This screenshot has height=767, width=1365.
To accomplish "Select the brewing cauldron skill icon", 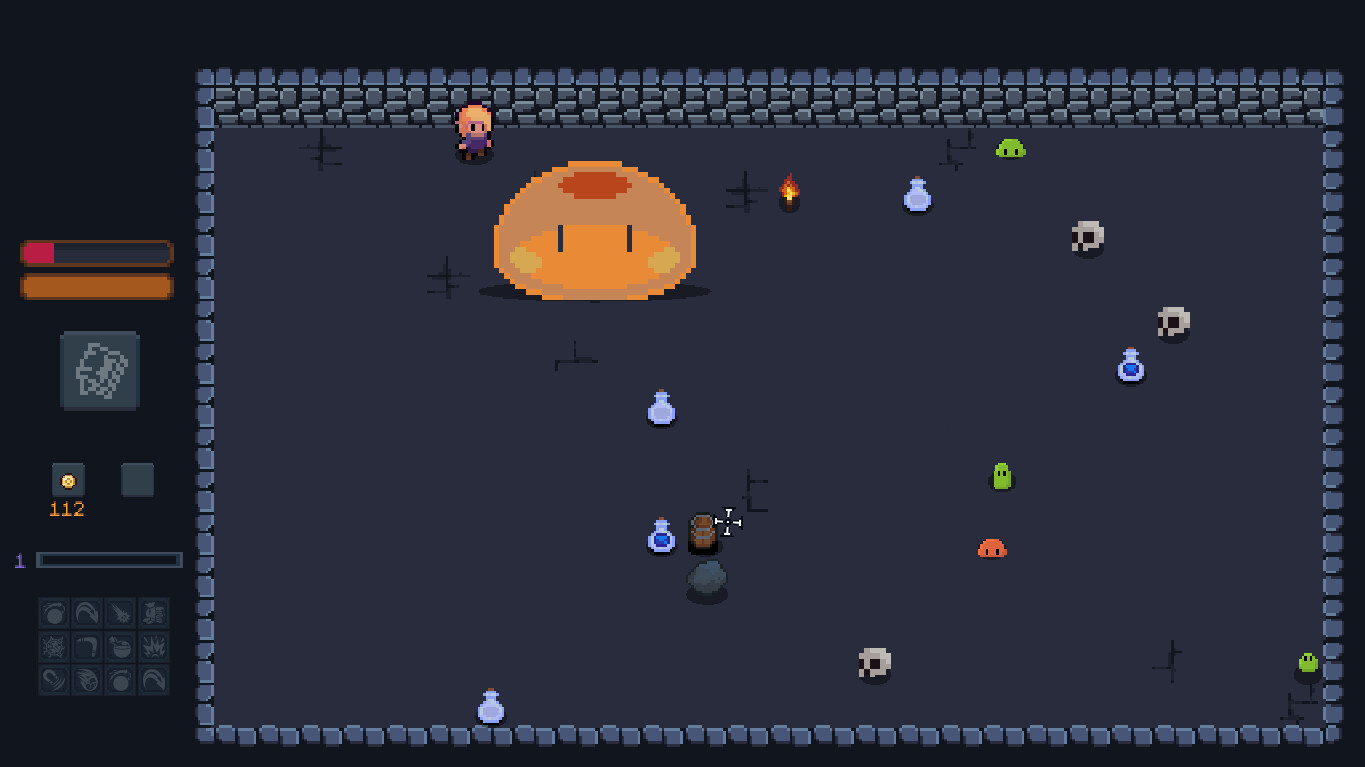I will click(120, 647).
